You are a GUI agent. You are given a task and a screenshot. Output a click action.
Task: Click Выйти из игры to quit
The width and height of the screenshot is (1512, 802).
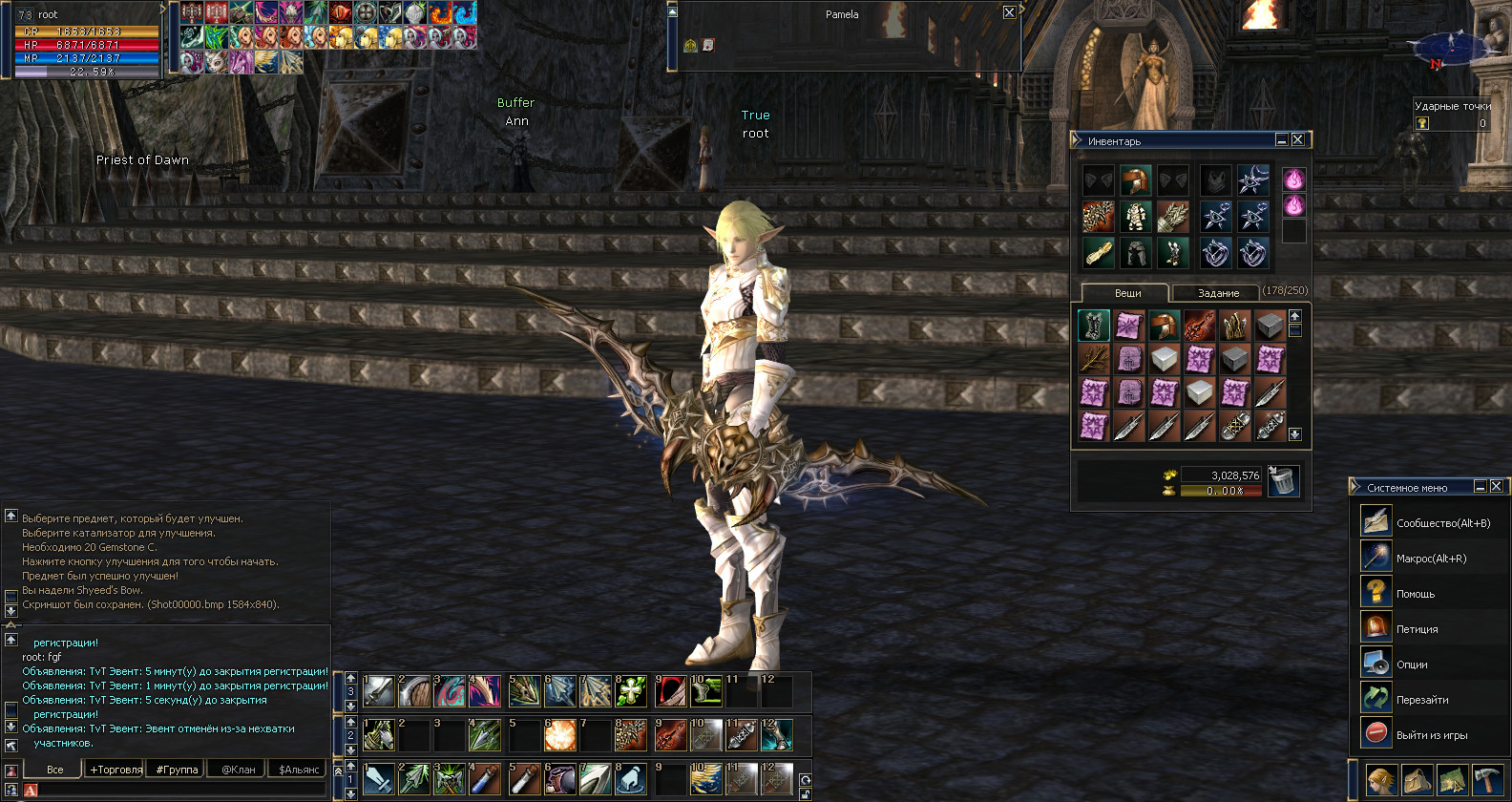click(1431, 735)
